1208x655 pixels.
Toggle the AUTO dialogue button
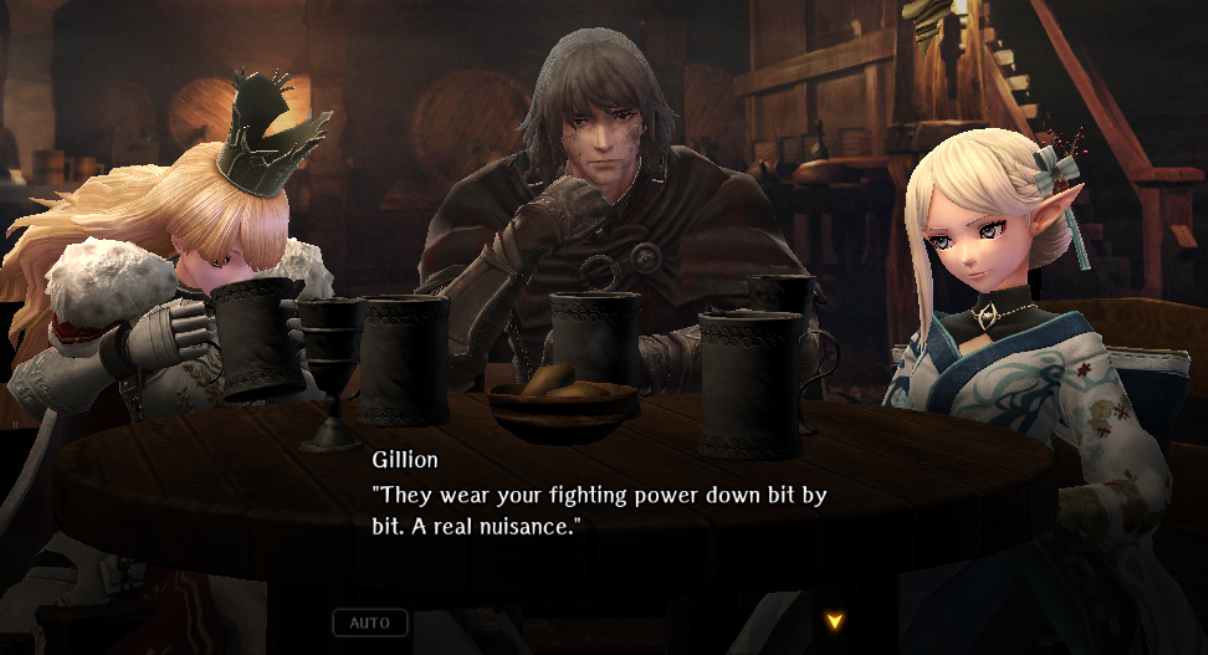[x=370, y=623]
